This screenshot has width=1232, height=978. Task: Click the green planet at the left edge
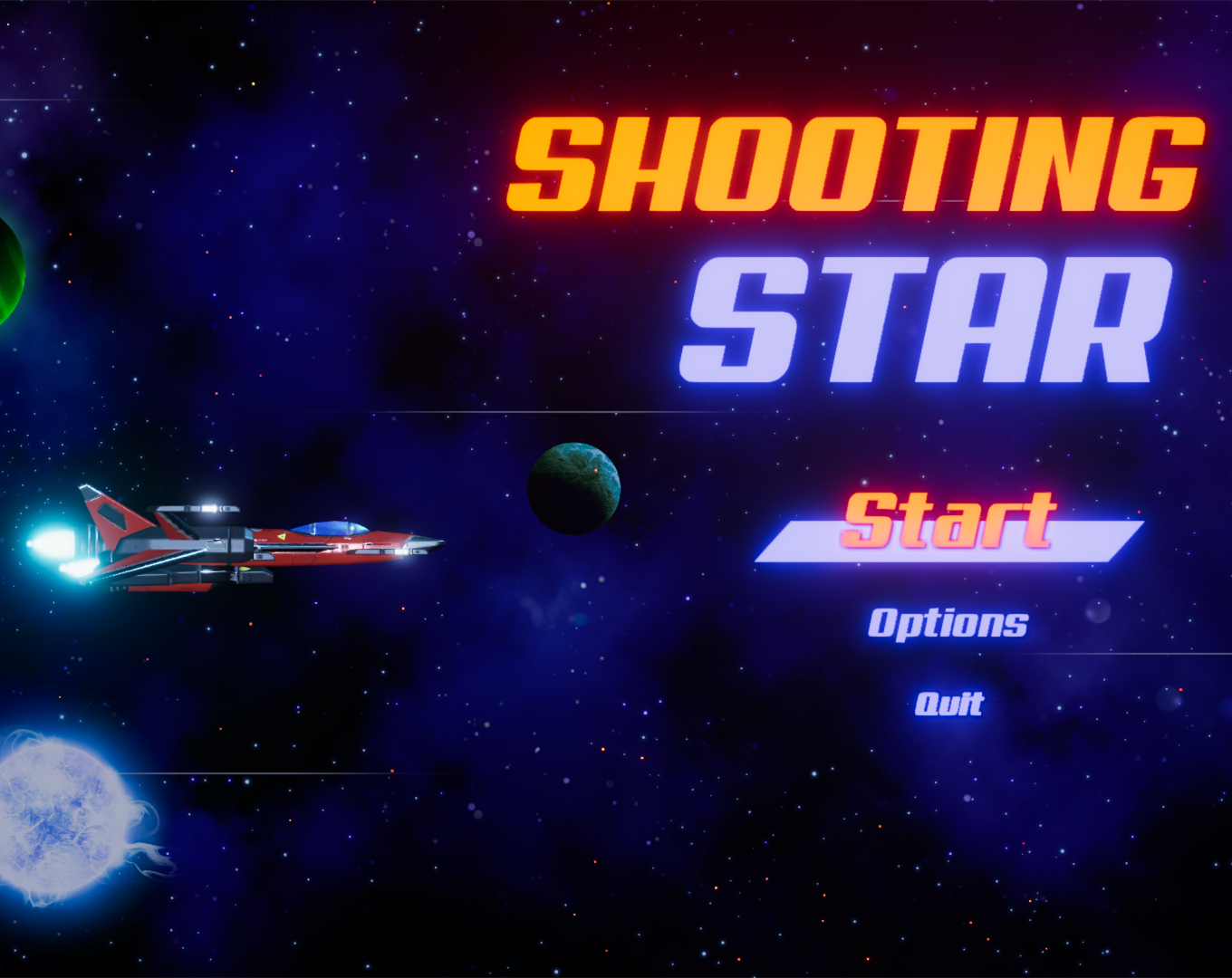click(x=9, y=272)
